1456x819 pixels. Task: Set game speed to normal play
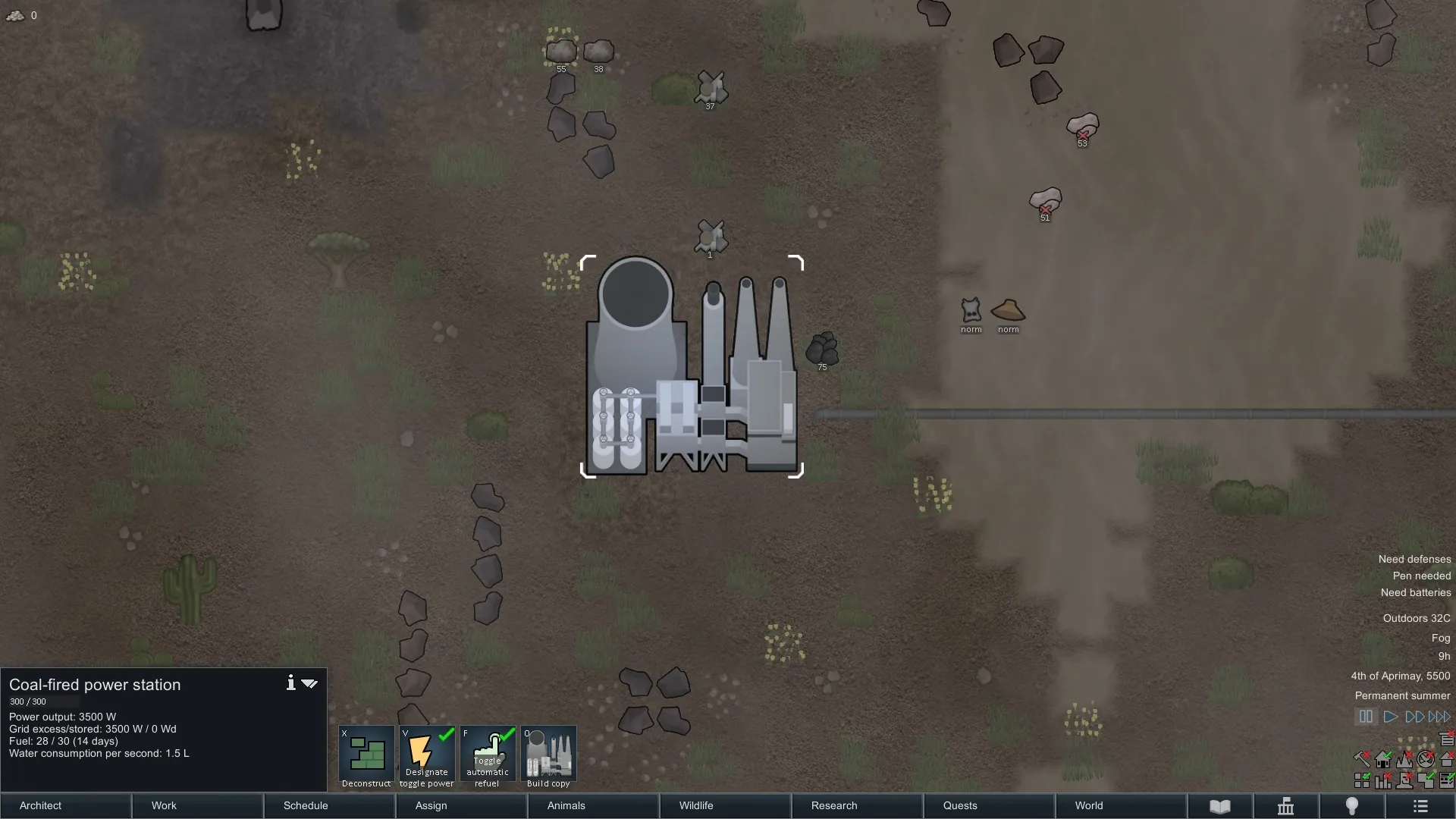pyautogui.click(x=1391, y=717)
